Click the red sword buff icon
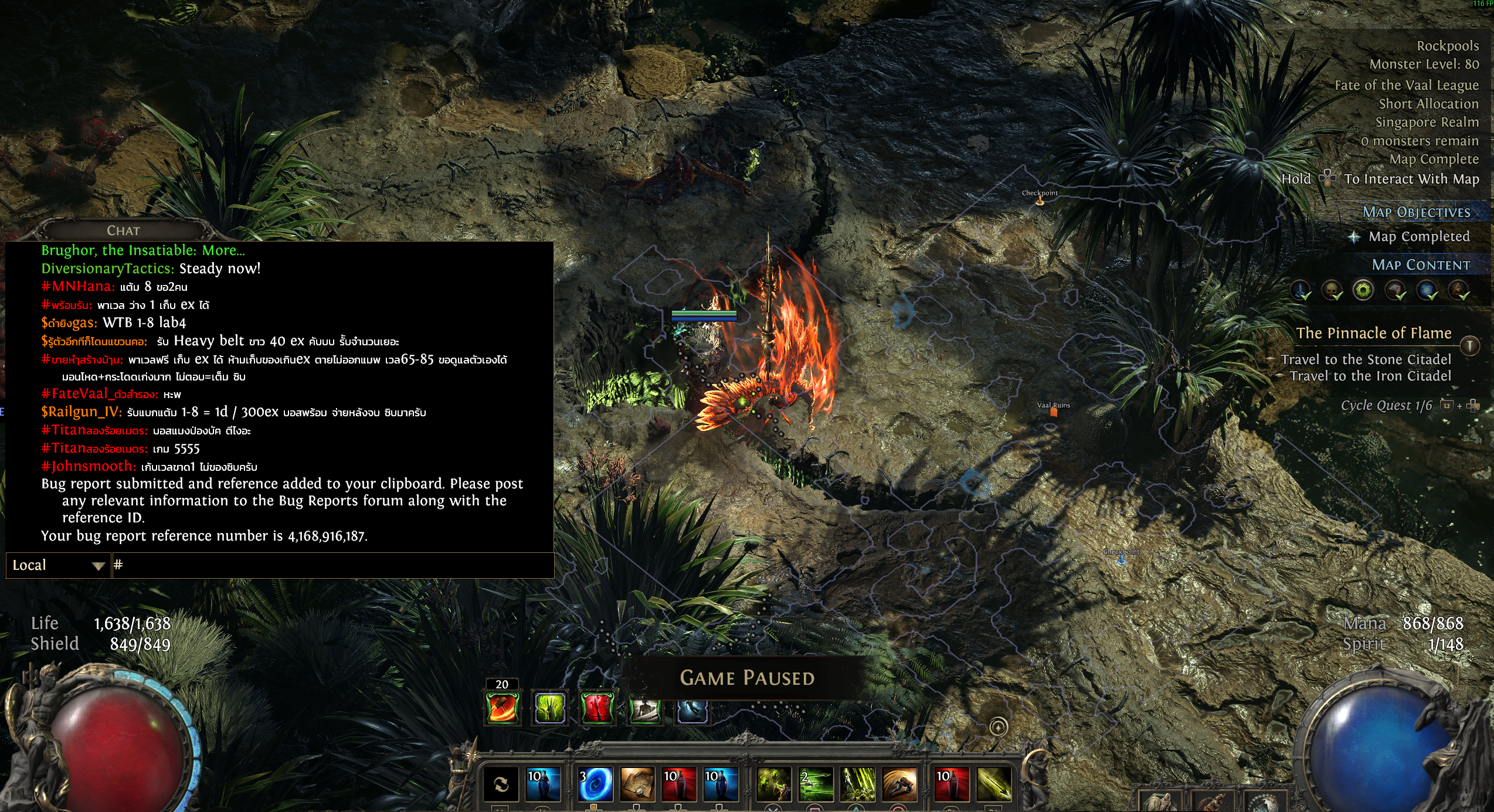This screenshot has width=1494, height=812. point(597,708)
